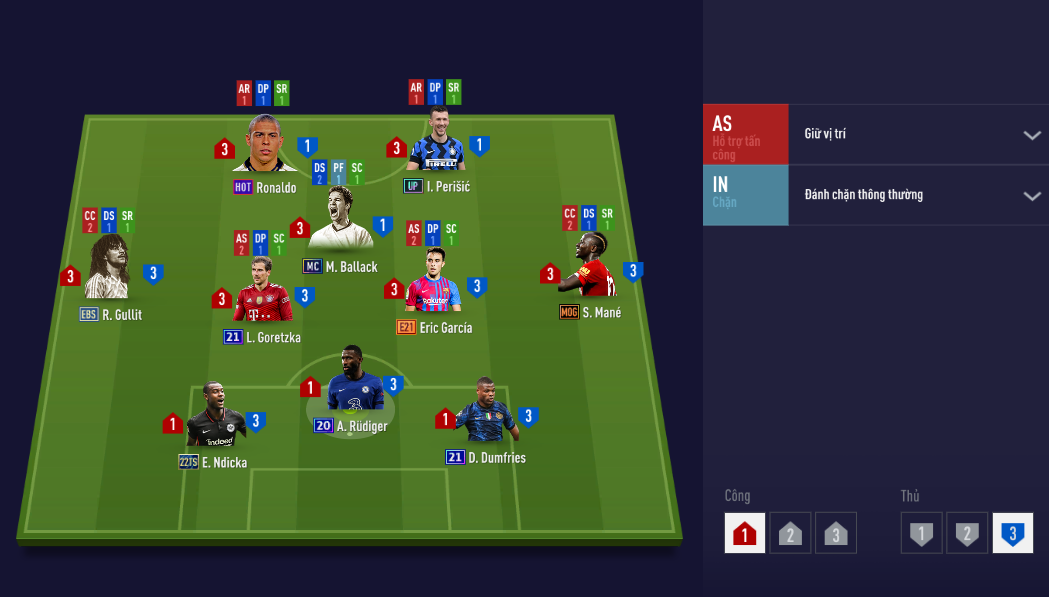Pick S. Mané's player card
Viewport: 1049px width, 597px height.
[x=591, y=268]
